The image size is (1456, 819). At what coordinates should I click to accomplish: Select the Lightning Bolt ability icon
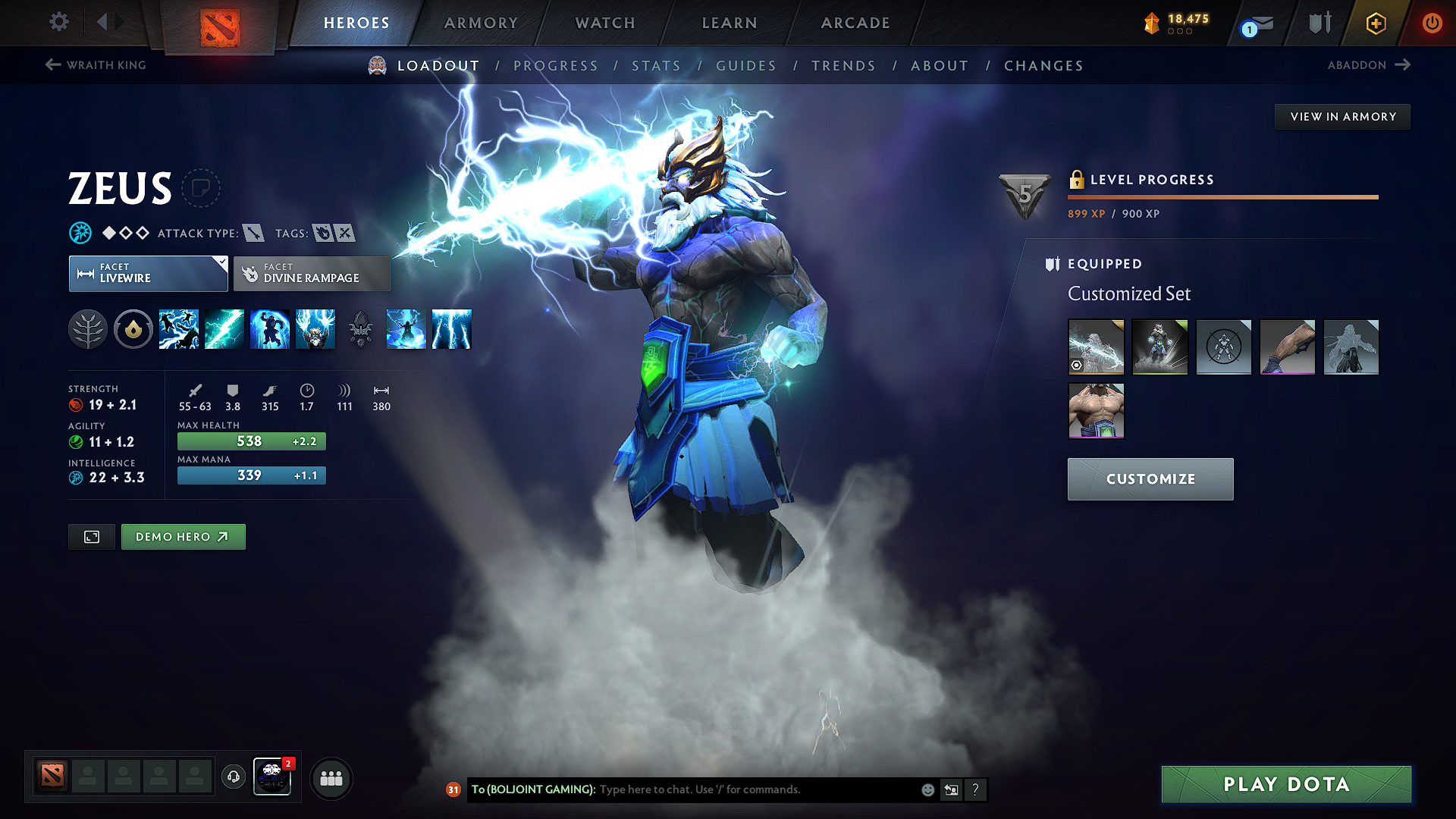coord(224,329)
